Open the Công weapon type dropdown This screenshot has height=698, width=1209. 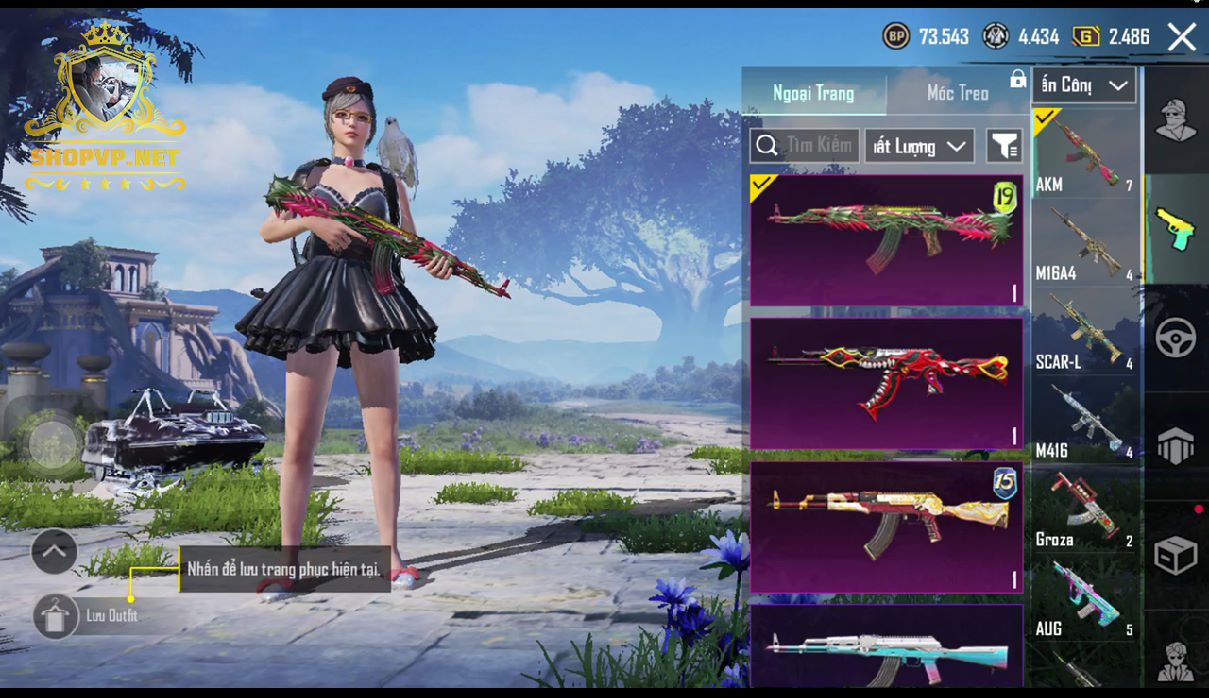click(x=1084, y=85)
